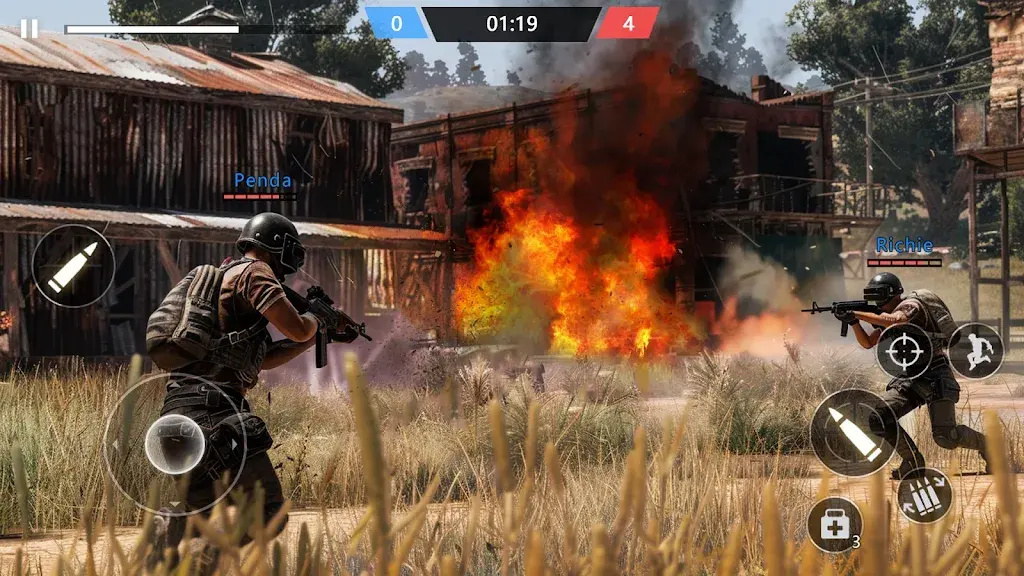Tap the virtual movement joystick knob
Image resolution: width=1024 pixels, height=576 pixels.
coord(175,444)
